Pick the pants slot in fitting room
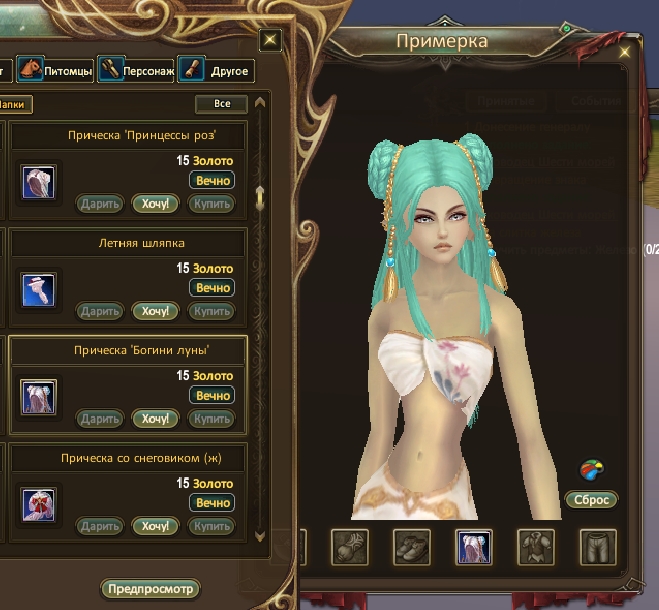 click(598, 547)
